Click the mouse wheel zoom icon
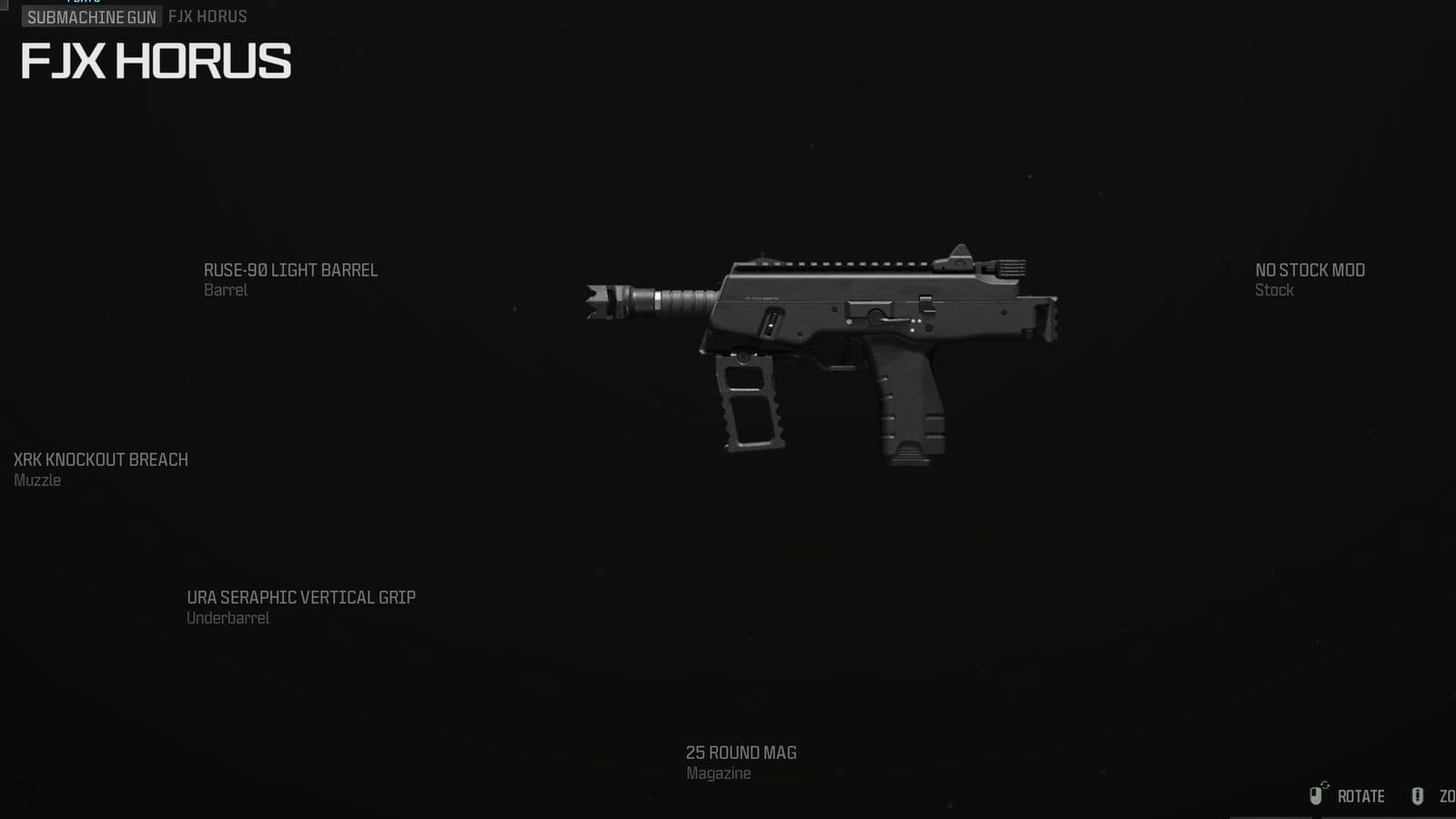Screen dimensions: 1456x819 pos(1420,795)
